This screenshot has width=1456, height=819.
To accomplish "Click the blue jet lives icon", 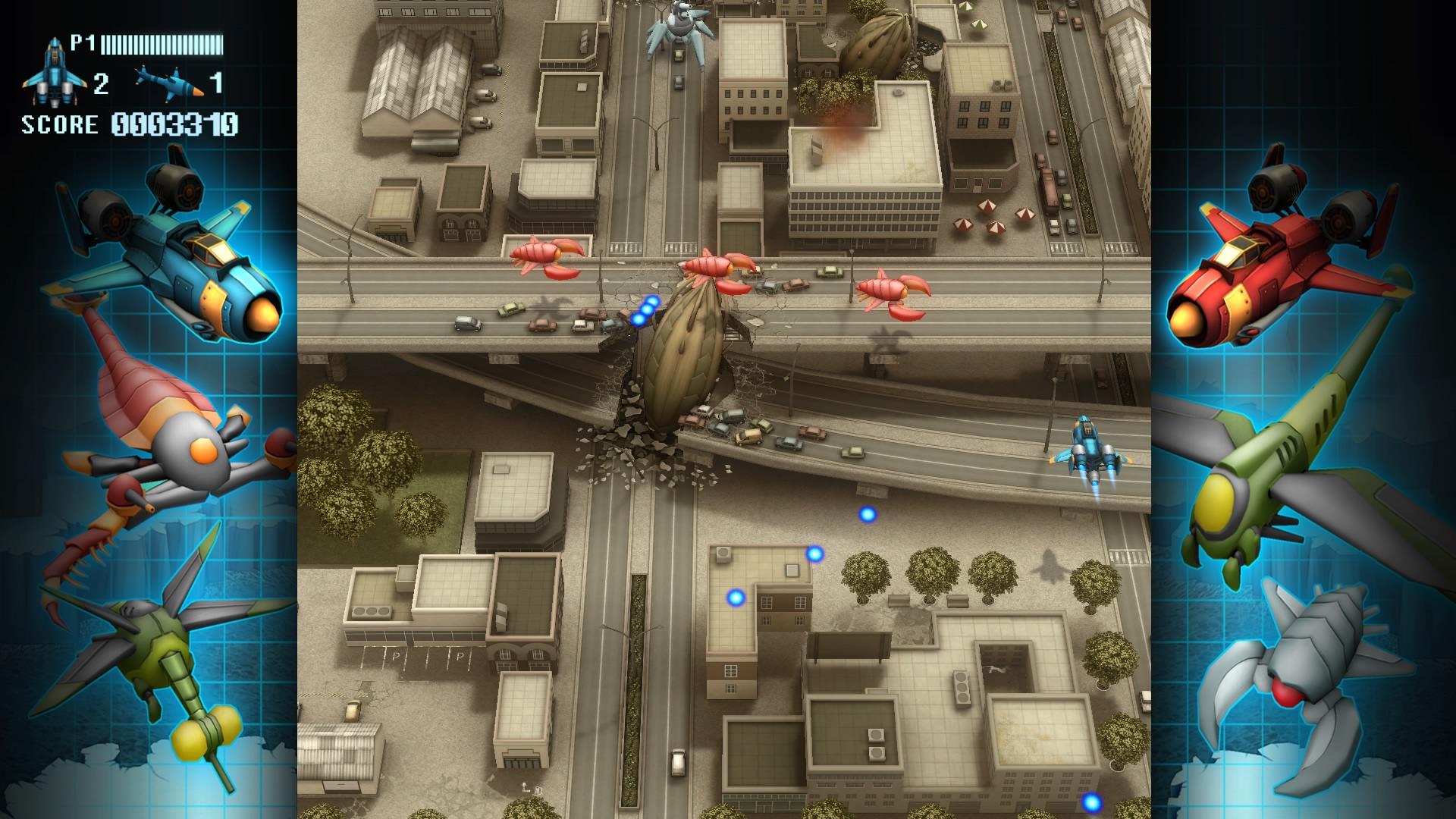I will [53, 74].
